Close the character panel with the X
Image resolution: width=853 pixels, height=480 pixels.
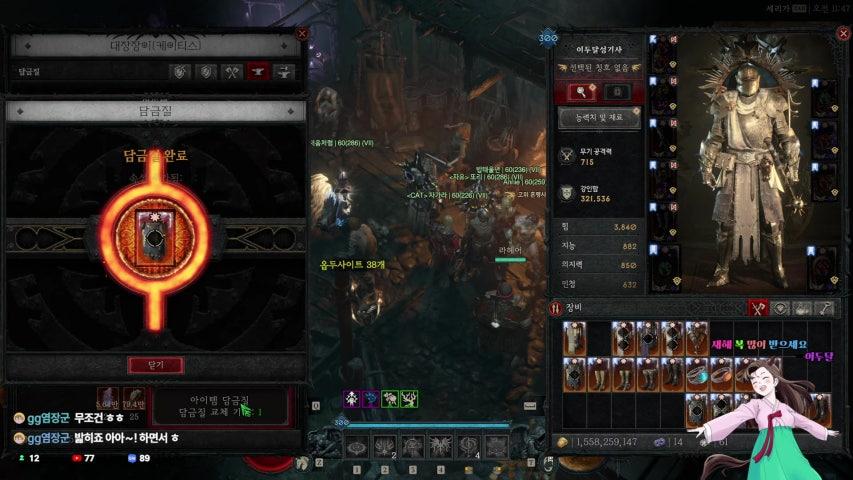[836, 33]
